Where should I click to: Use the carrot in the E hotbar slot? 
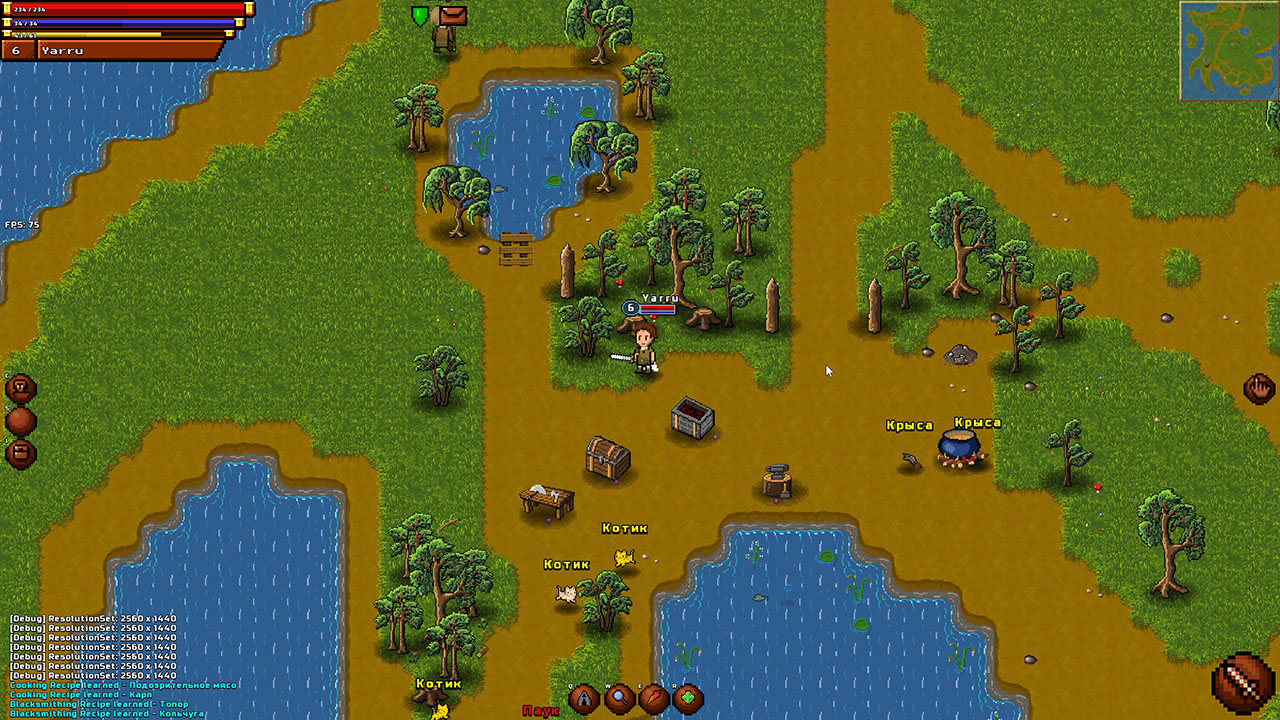click(x=655, y=700)
